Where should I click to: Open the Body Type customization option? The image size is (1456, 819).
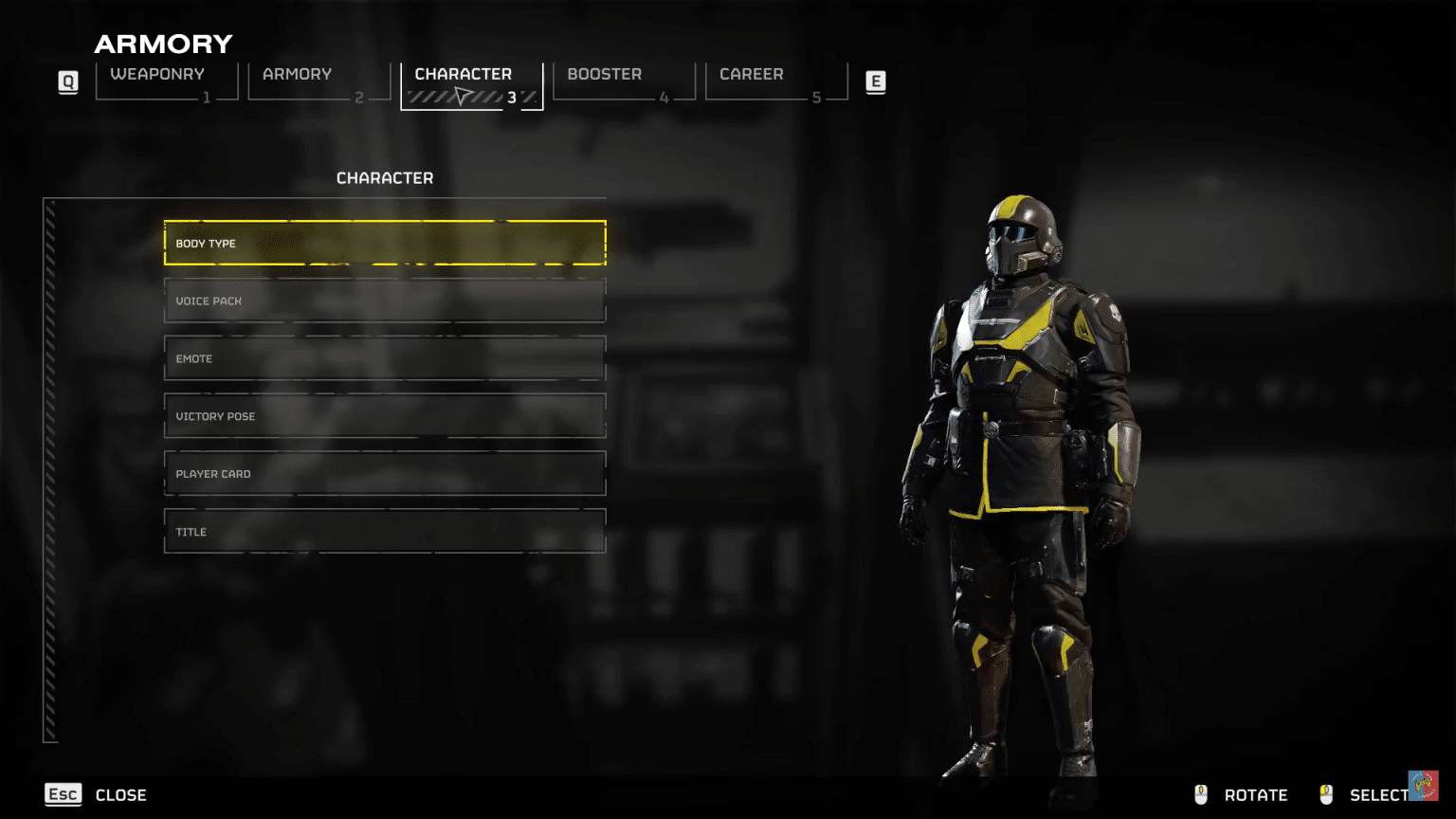point(385,243)
